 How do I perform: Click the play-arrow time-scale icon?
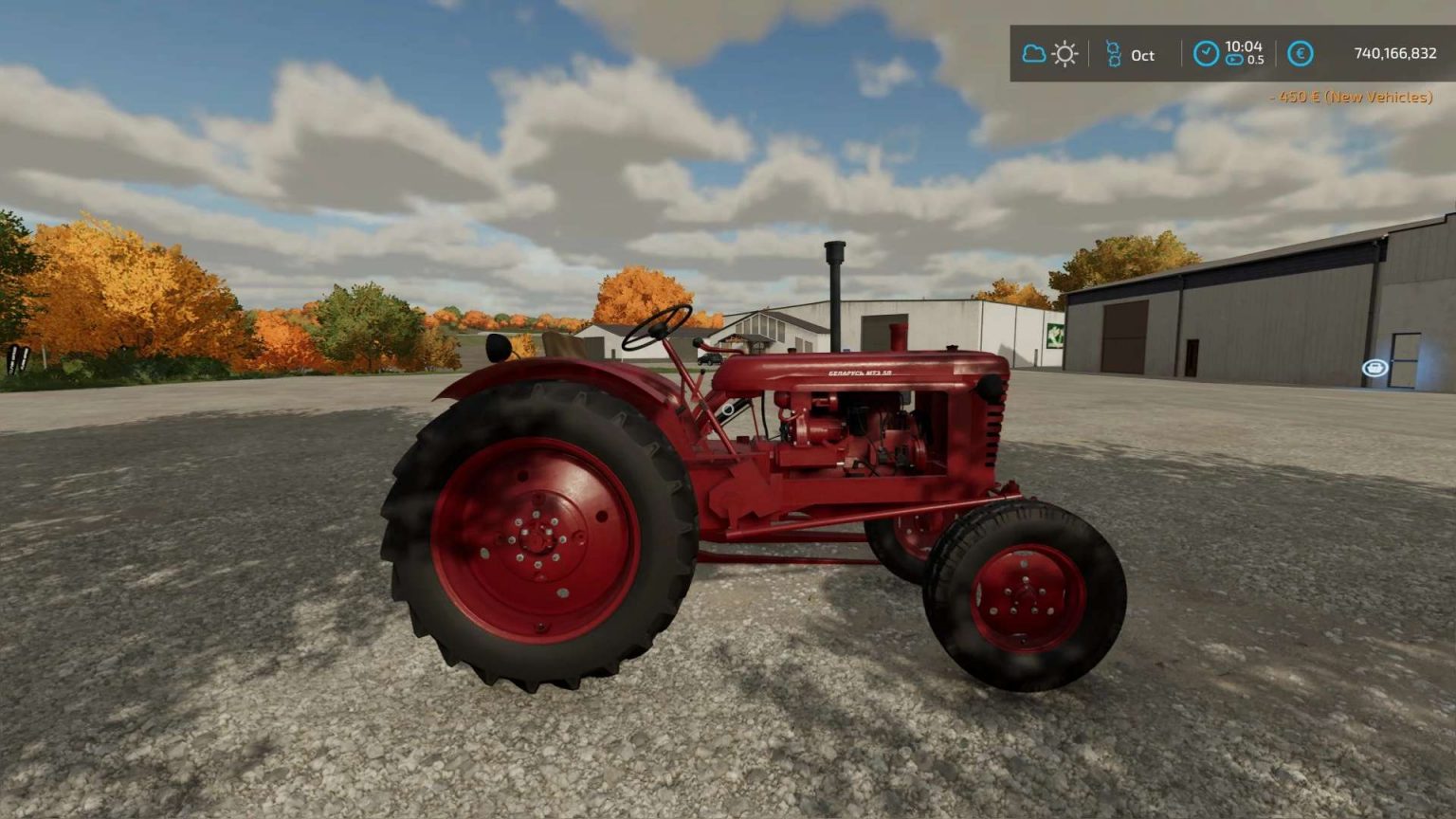(x=1234, y=57)
